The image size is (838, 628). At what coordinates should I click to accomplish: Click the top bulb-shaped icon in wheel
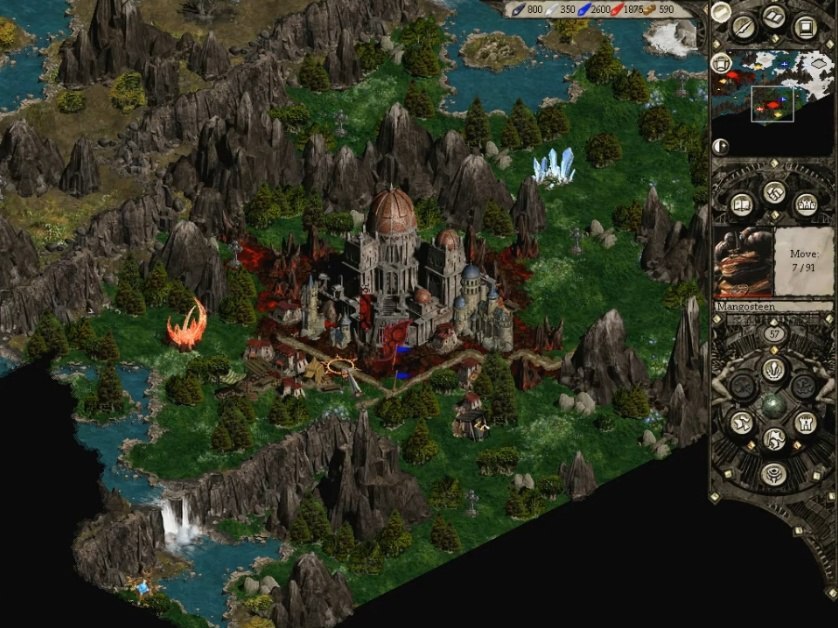pos(772,368)
